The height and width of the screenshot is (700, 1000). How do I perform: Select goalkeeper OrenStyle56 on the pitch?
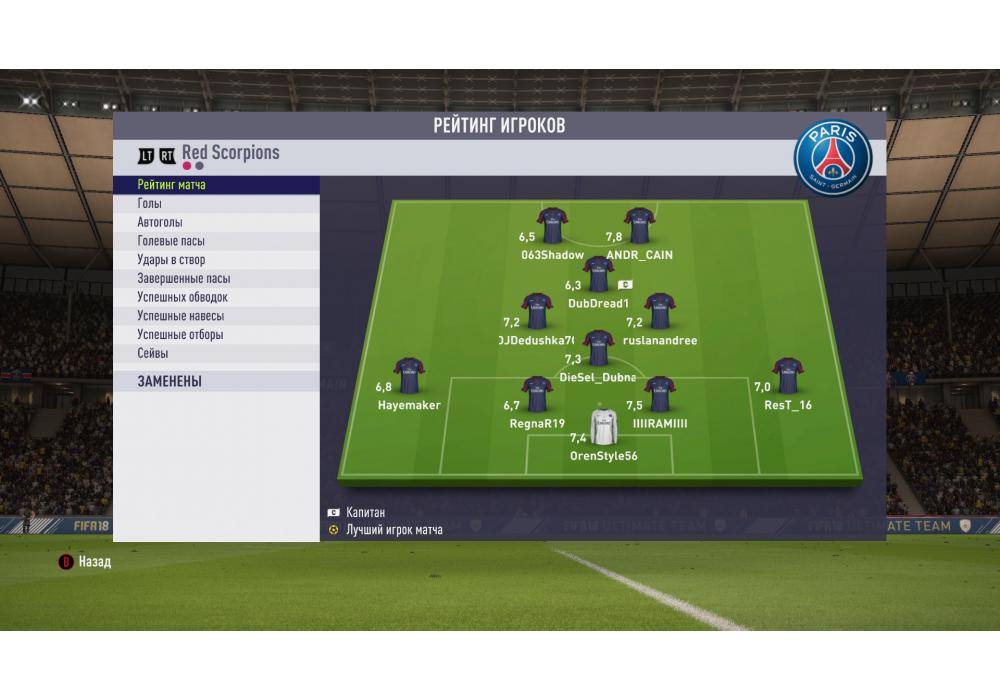603,427
